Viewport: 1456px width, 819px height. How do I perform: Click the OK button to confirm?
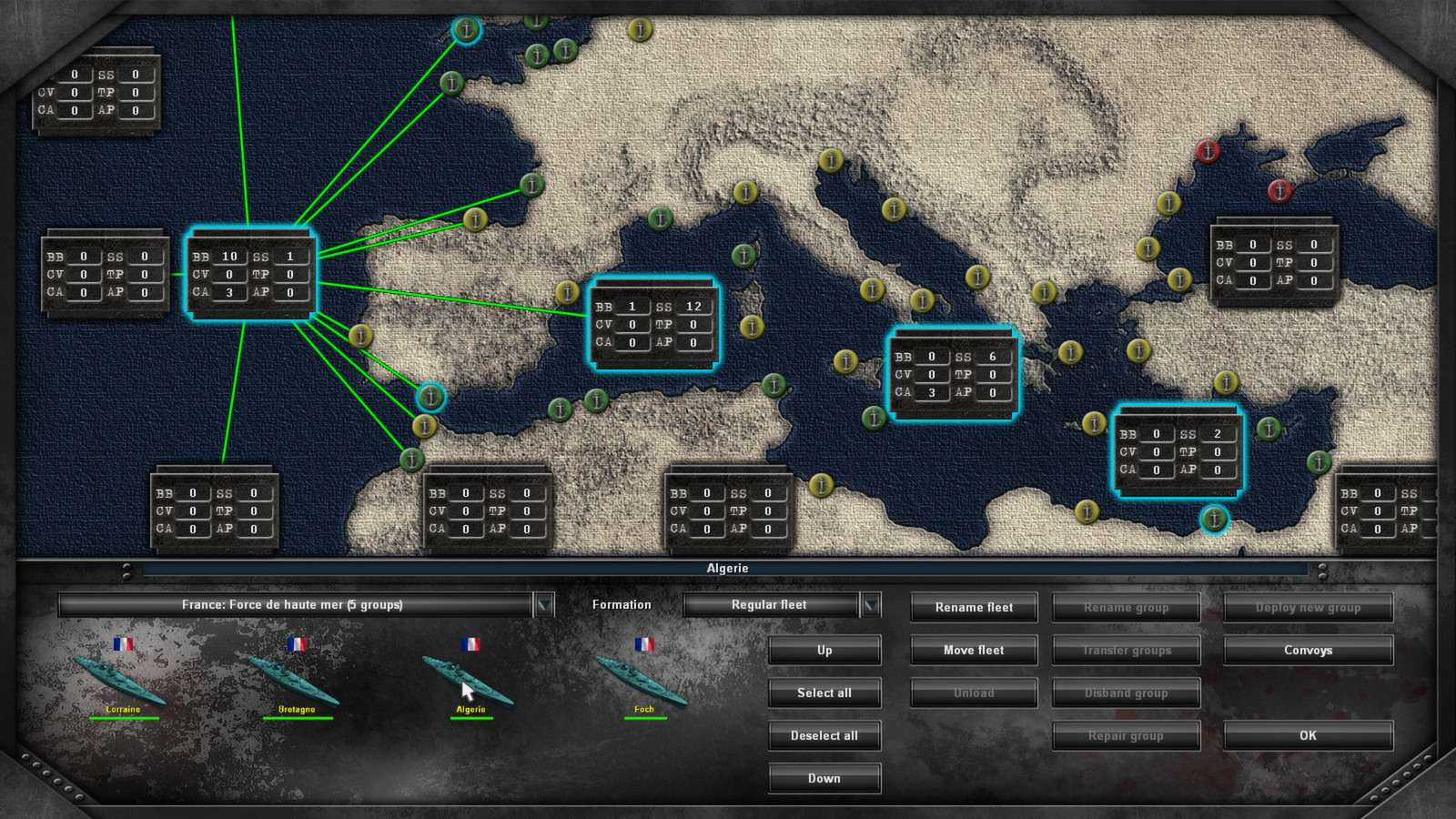pyautogui.click(x=1308, y=735)
